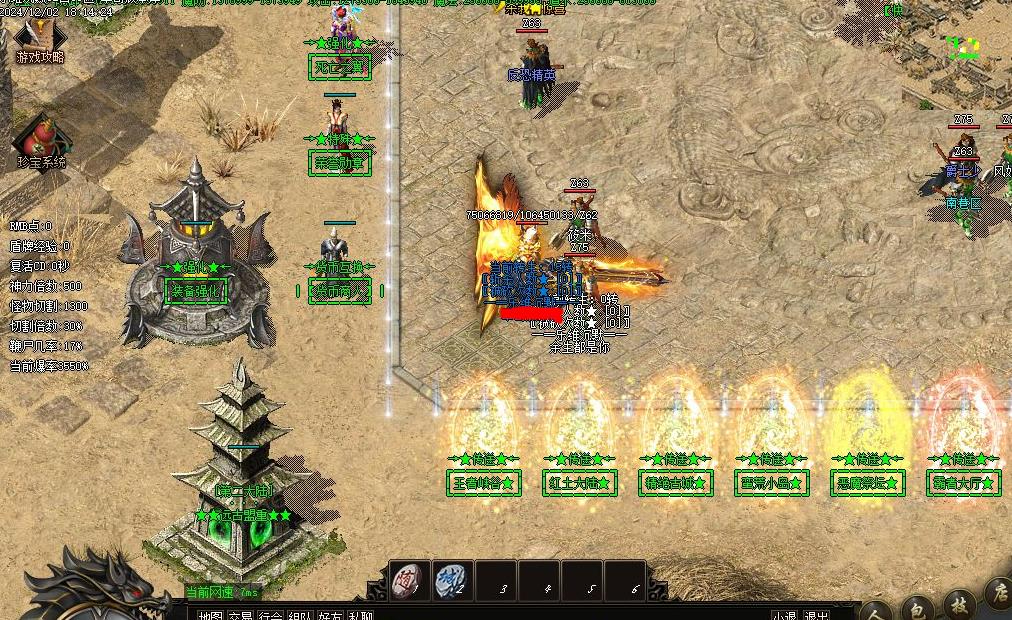This screenshot has height=620, width=1012.
Task: Click the 交易 trade button
Action: (x=241, y=614)
